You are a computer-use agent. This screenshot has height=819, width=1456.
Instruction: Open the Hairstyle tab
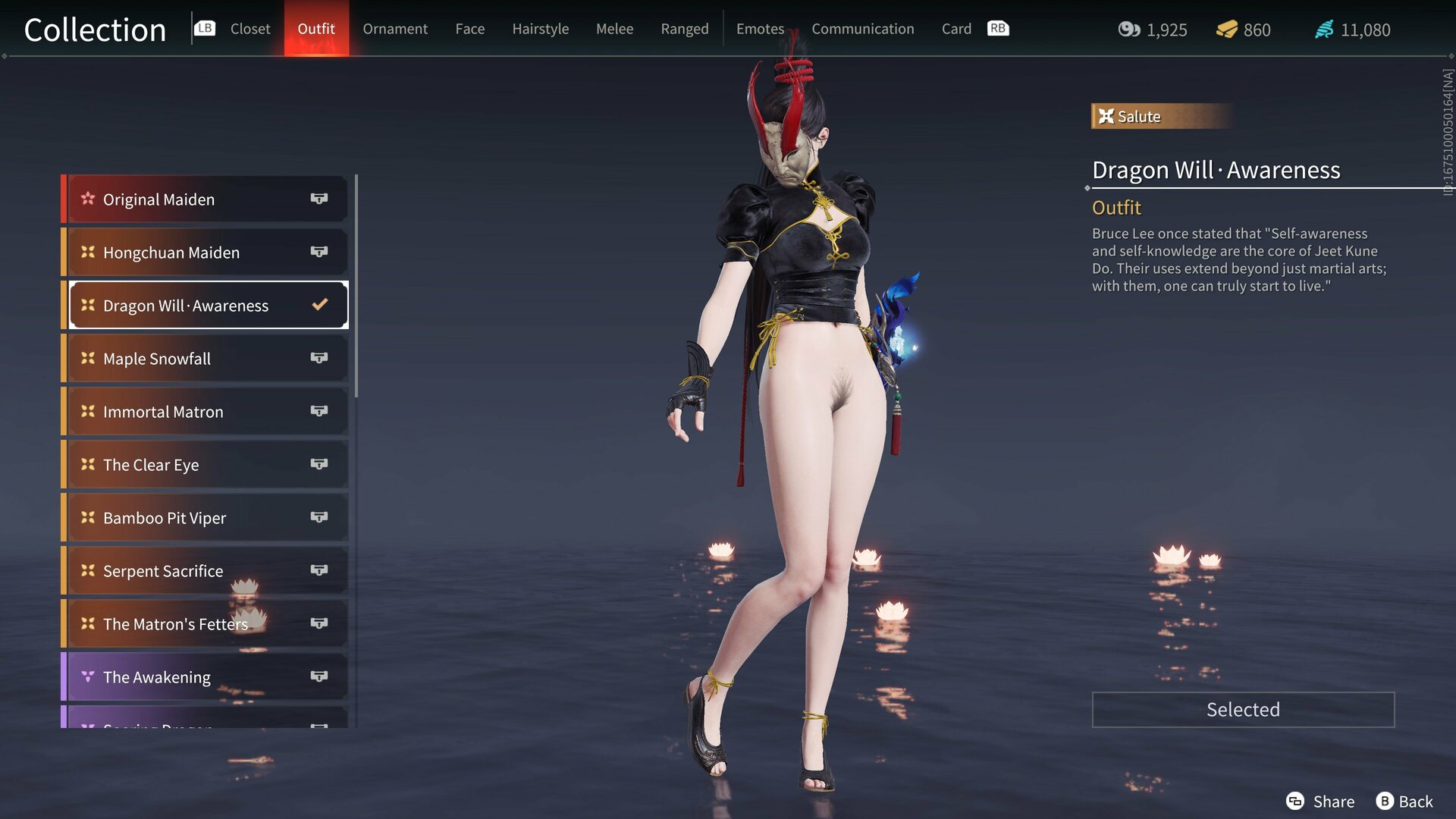540,29
